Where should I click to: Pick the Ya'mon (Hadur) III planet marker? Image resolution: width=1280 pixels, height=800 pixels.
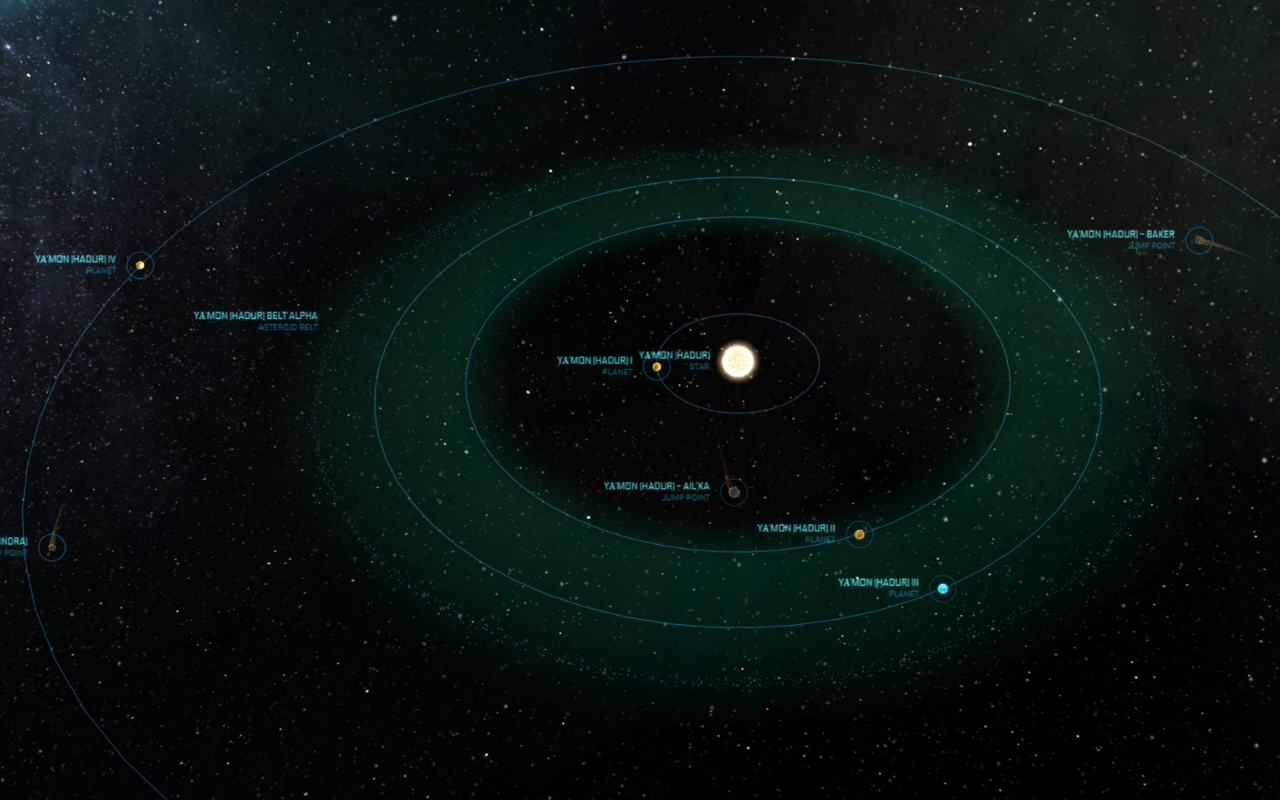point(942,589)
